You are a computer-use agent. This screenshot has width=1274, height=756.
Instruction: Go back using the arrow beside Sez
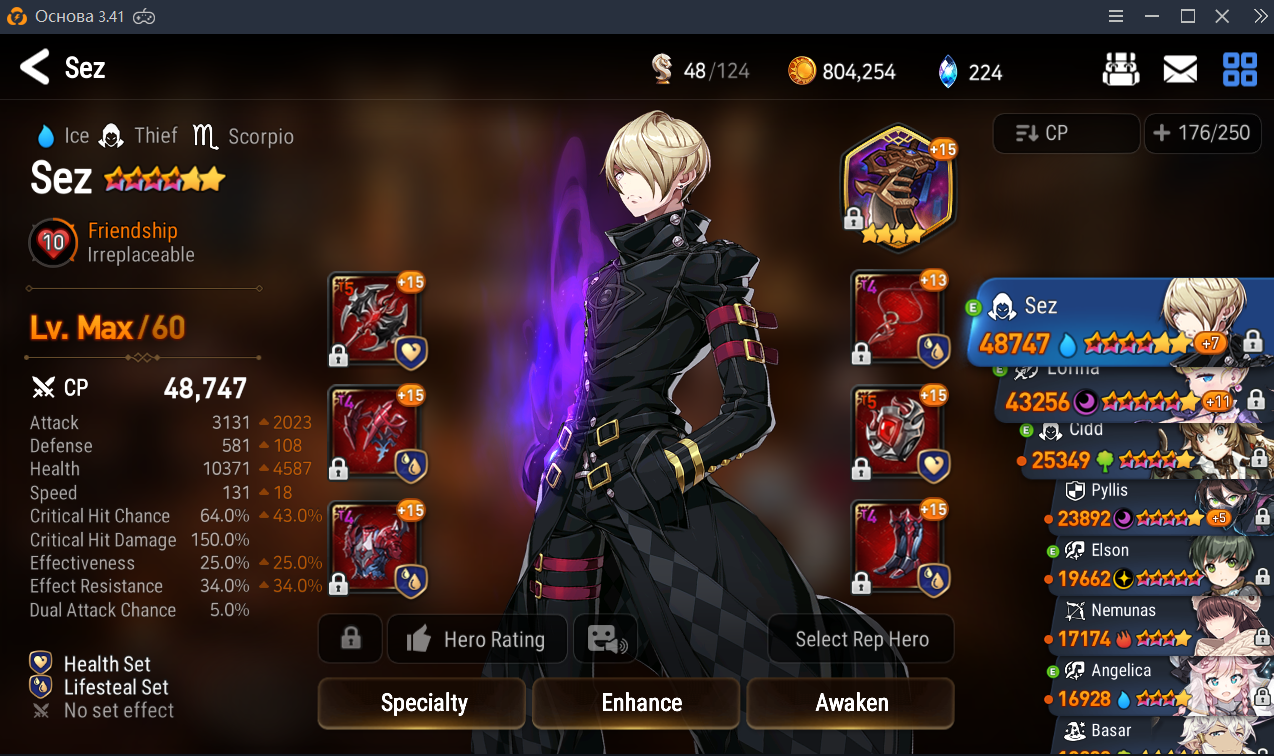35,68
